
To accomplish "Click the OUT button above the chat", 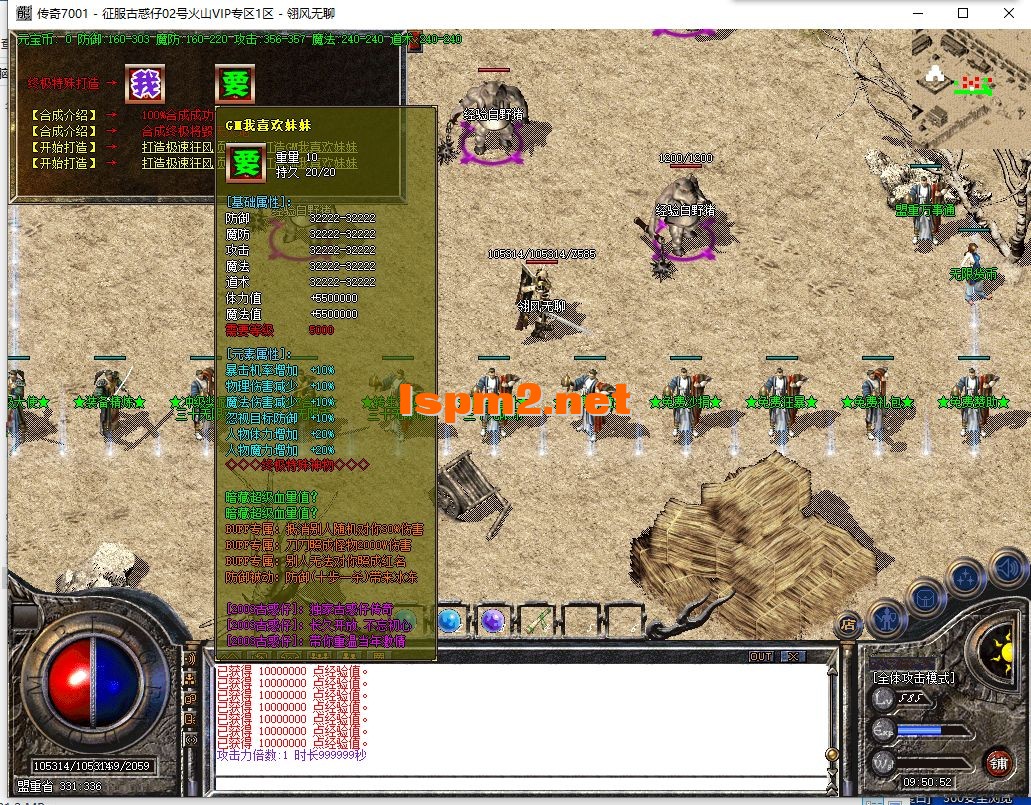I will point(761,657).
